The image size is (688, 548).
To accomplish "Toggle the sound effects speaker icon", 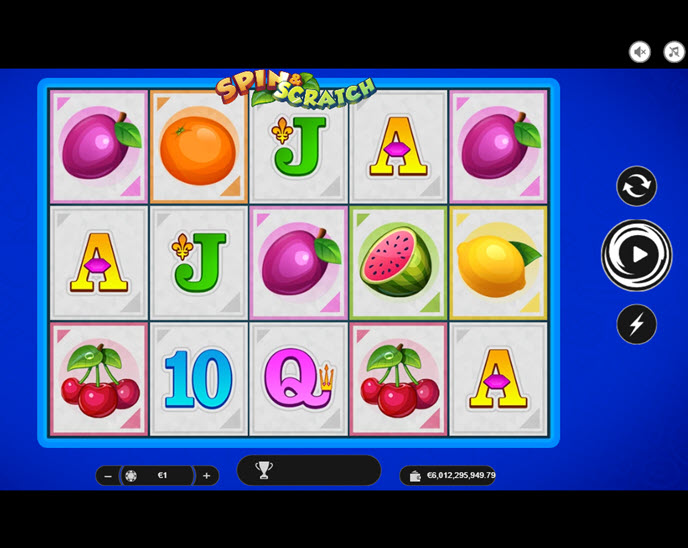I will [x=640, y=52].
